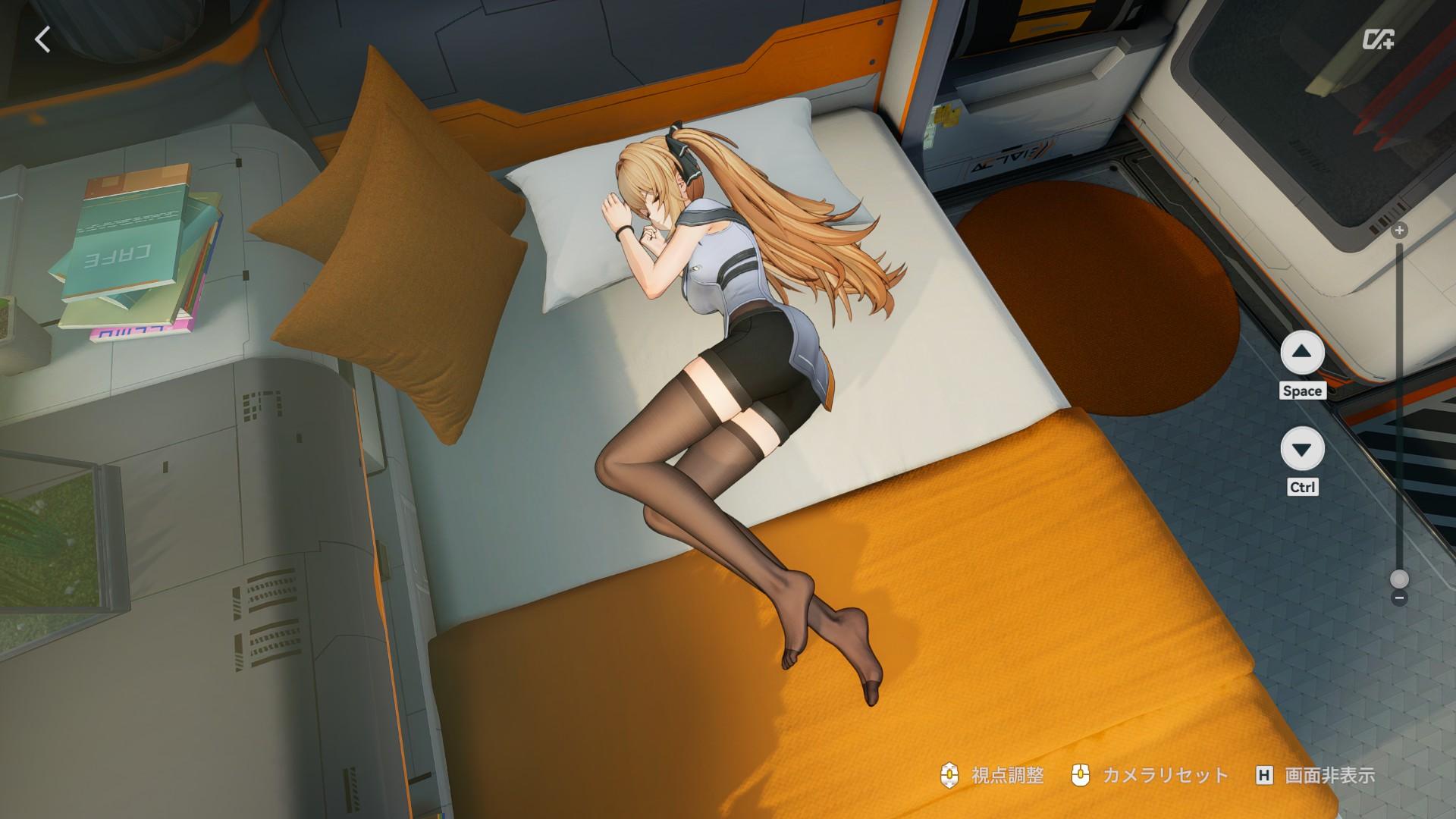Select the back arrow in the top left

[x=43, y=39]
